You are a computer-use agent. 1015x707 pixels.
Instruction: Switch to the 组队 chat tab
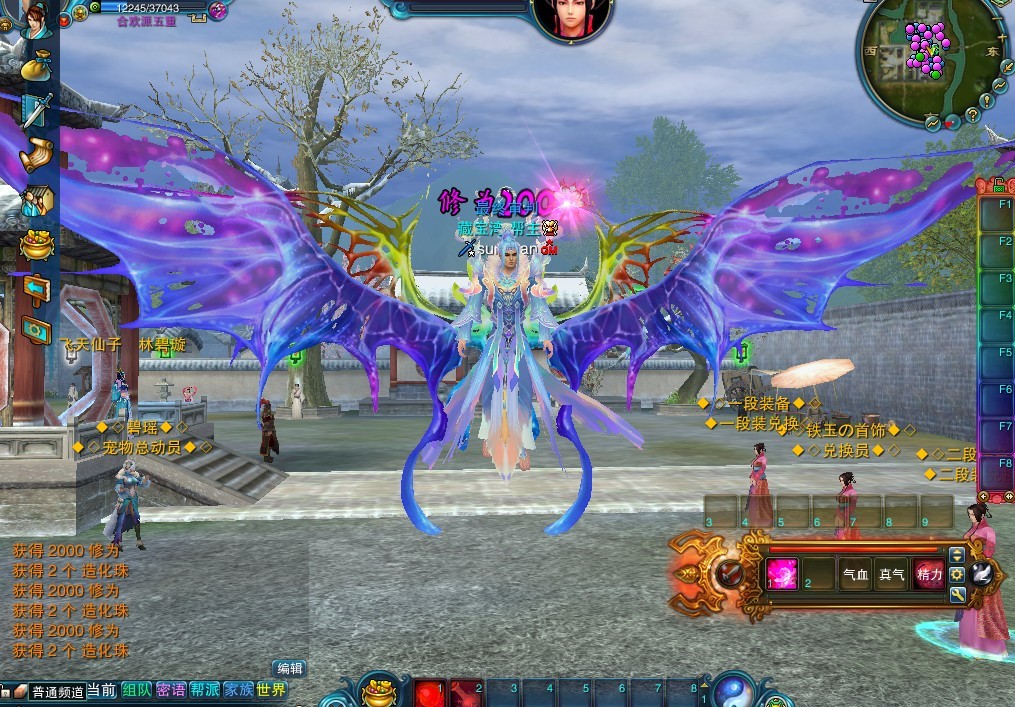tap(137, 690)
